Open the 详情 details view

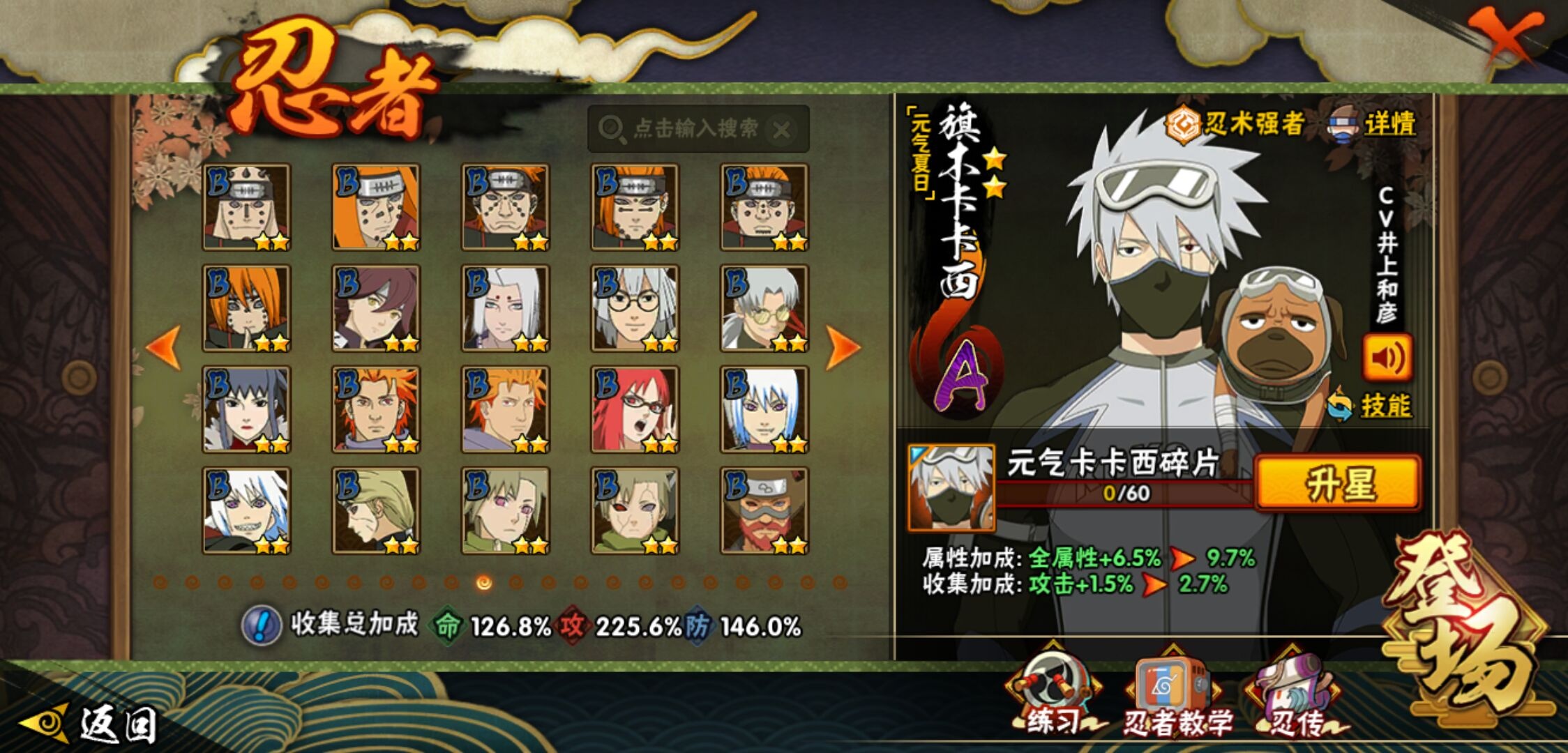[x=1374, y=125]
